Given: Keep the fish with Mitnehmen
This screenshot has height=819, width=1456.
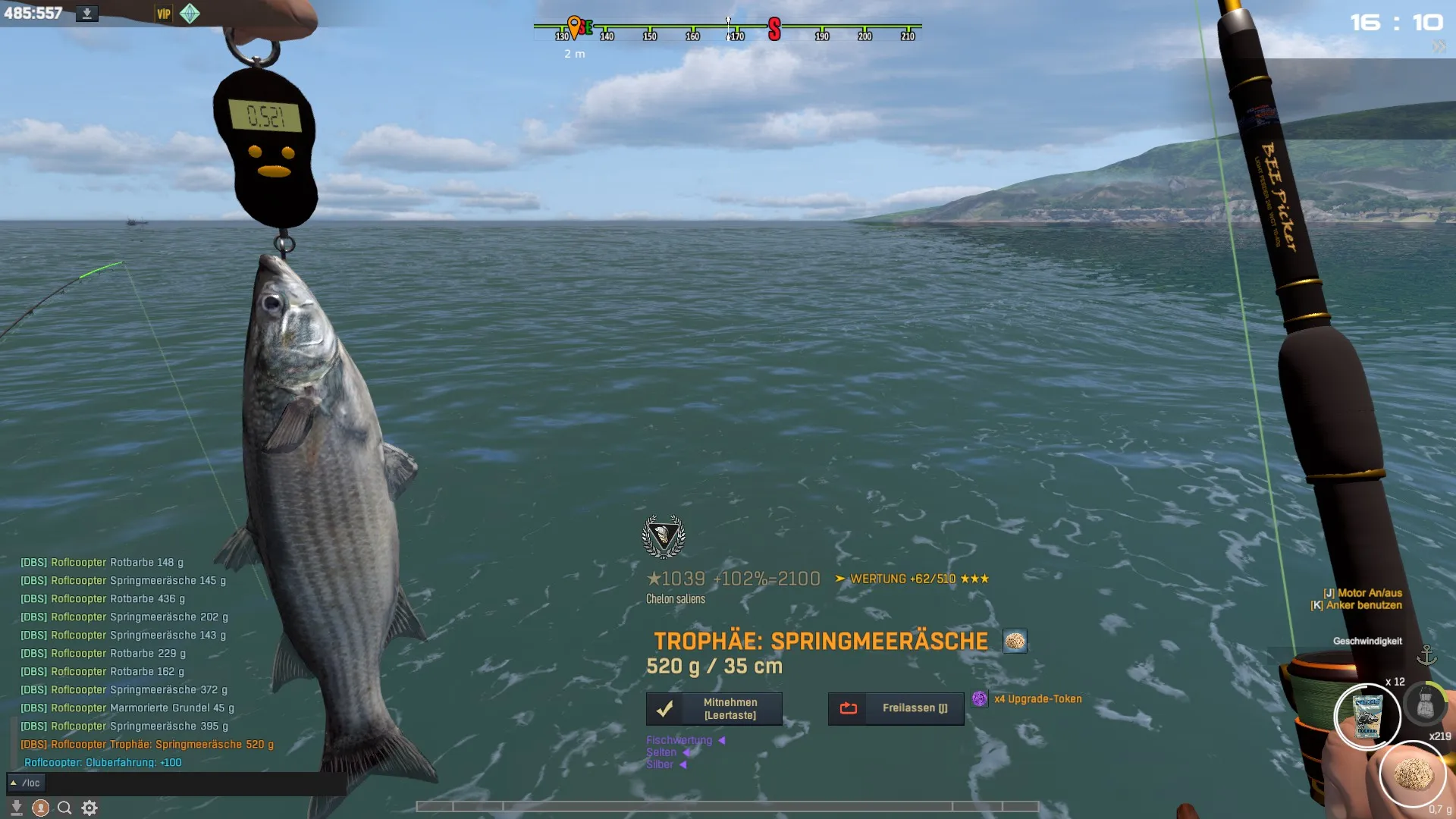Looking at the screenshot, I should 714,708.
